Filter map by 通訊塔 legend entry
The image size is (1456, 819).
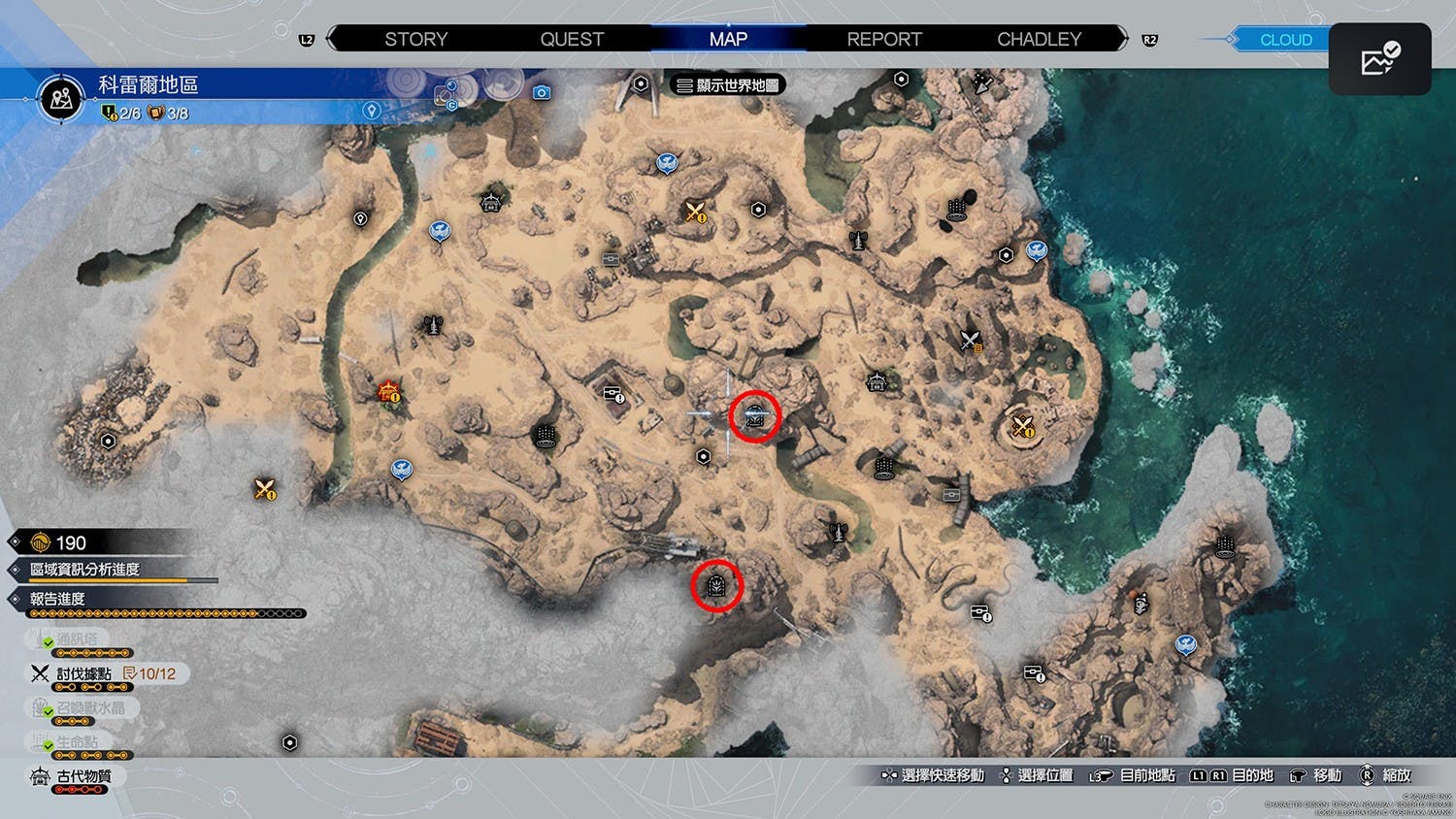click(x=77, y=639)
